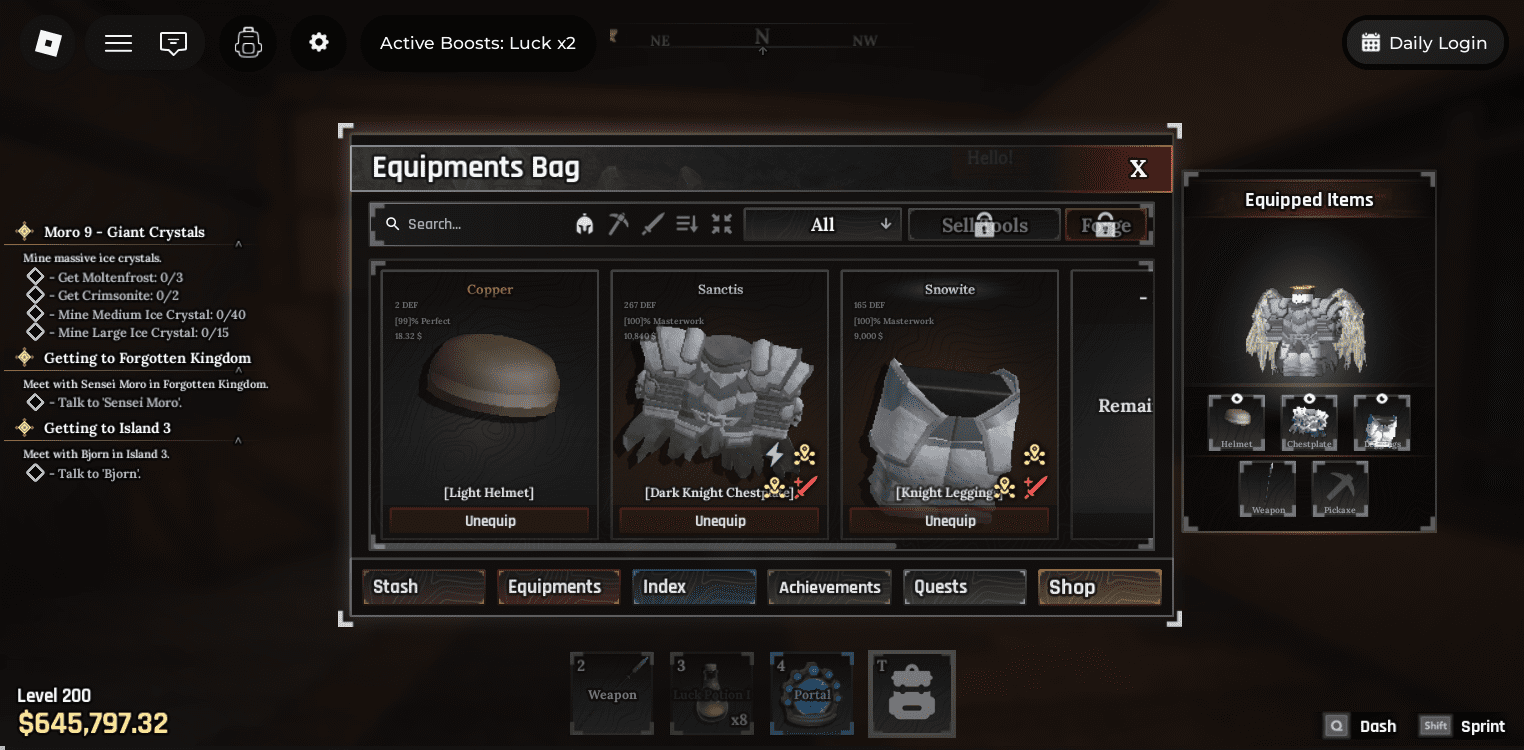Open the Roblox chat window

[174, 43]
